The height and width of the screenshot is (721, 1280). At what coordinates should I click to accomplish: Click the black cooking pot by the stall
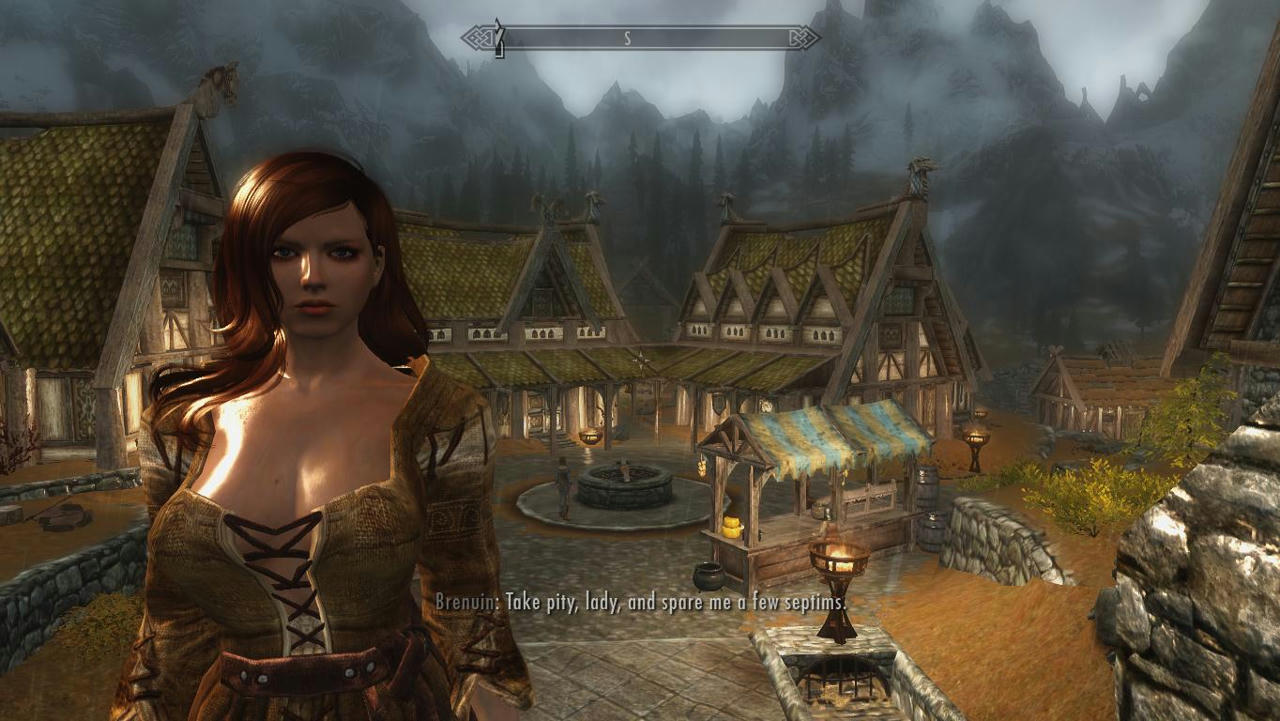710,575
